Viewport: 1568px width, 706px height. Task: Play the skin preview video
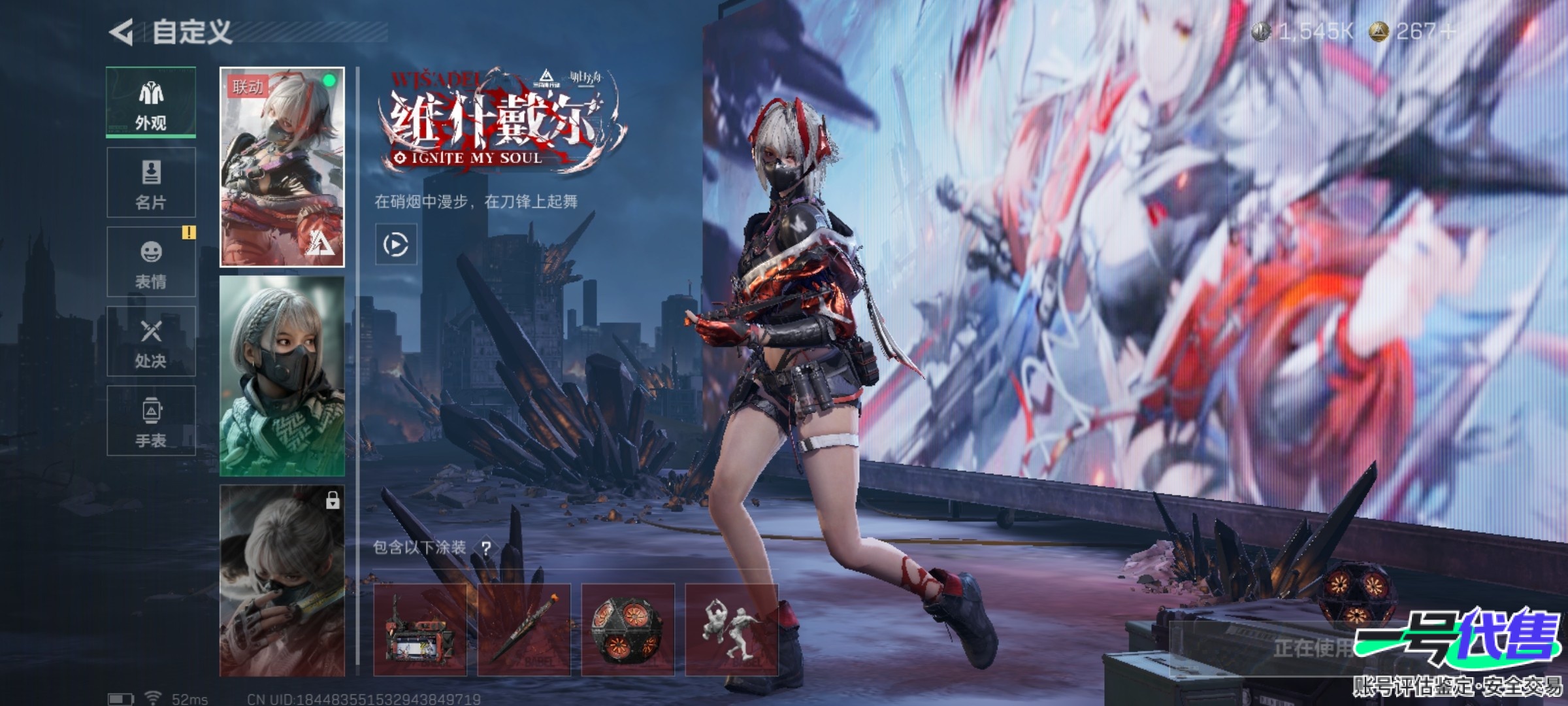coord(395,244)
